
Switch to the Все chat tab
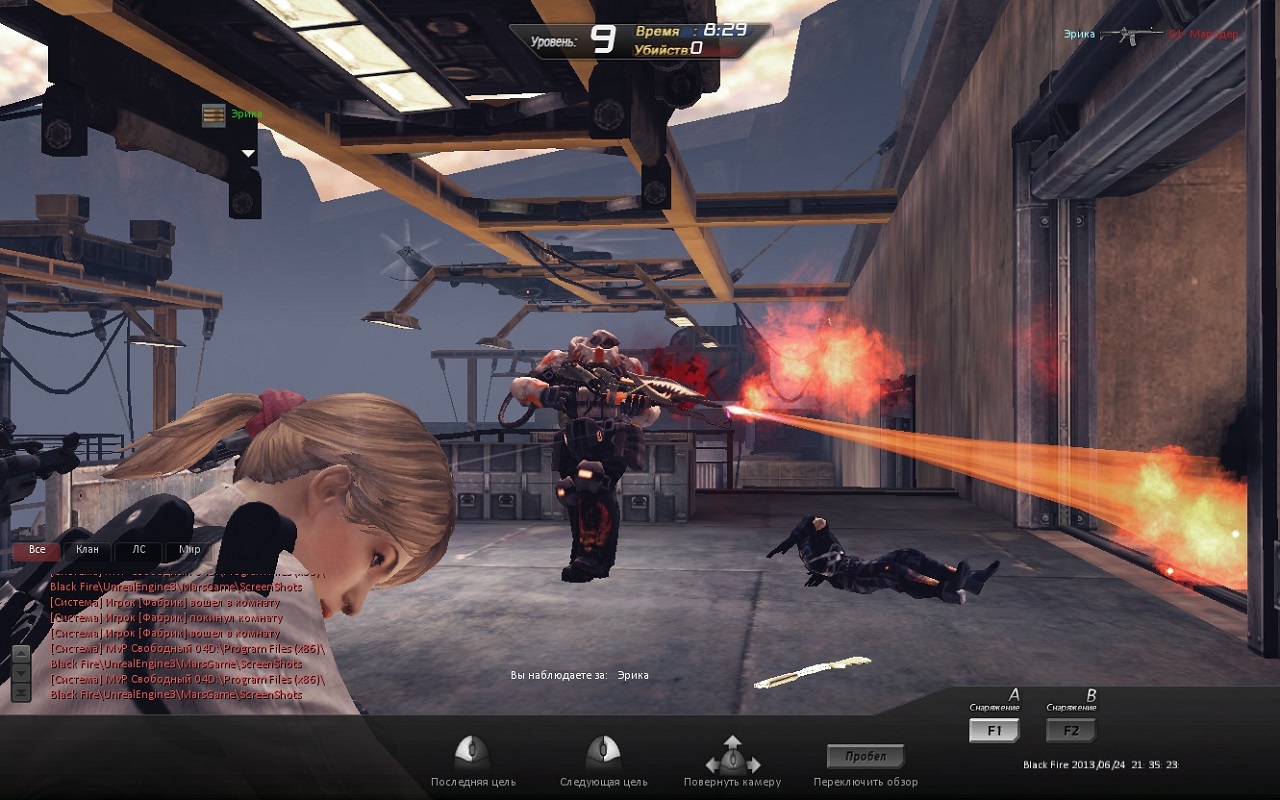click(x=37, y=550)
